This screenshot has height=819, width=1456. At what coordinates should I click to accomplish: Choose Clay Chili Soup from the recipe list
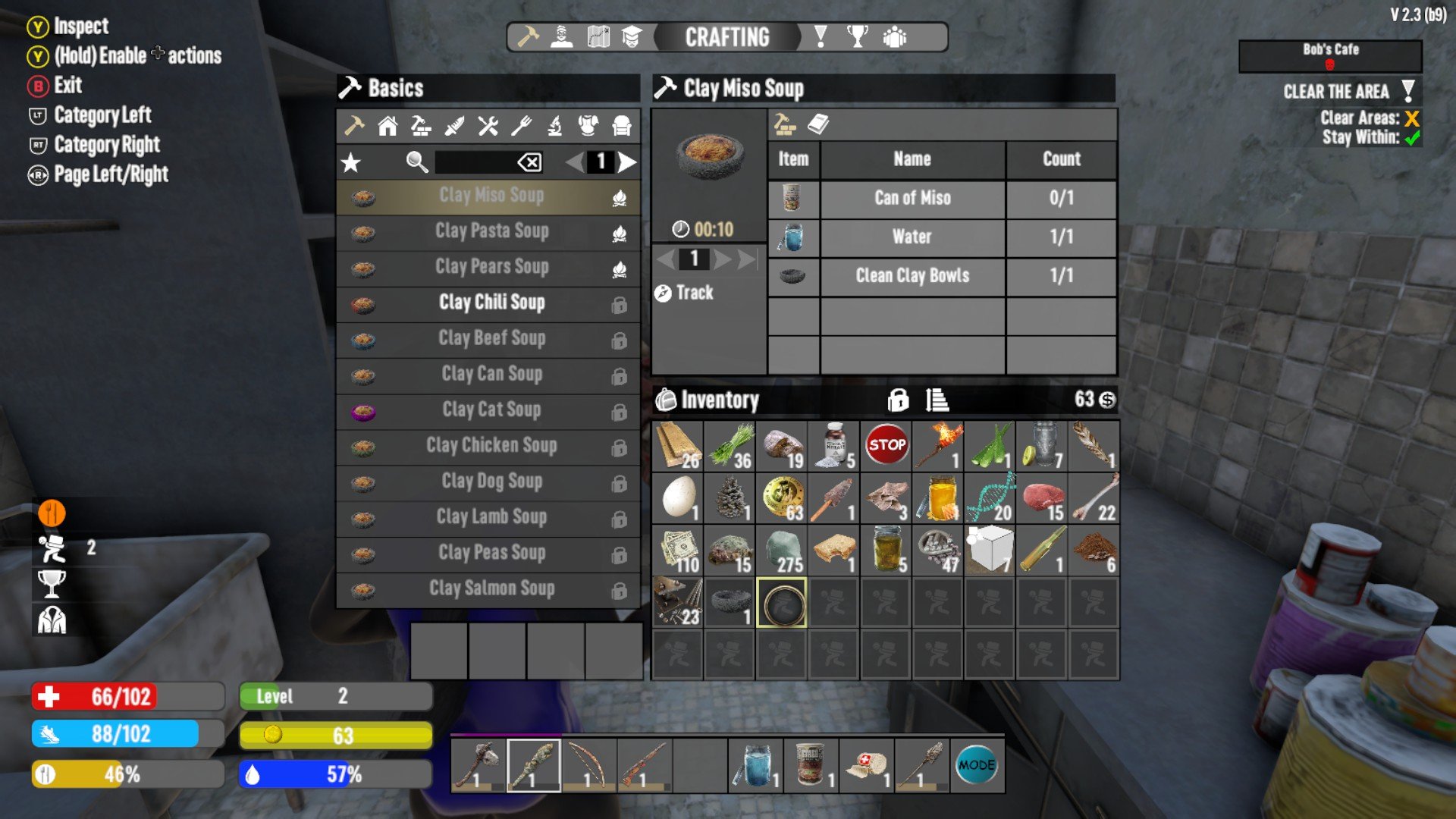click(x=491, y=303)
